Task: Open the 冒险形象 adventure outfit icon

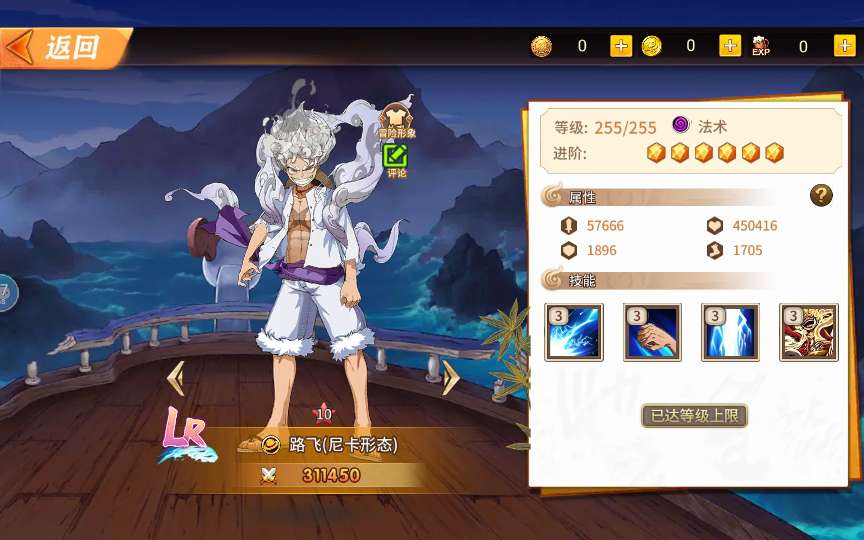Action: click(x=396, y=120)
